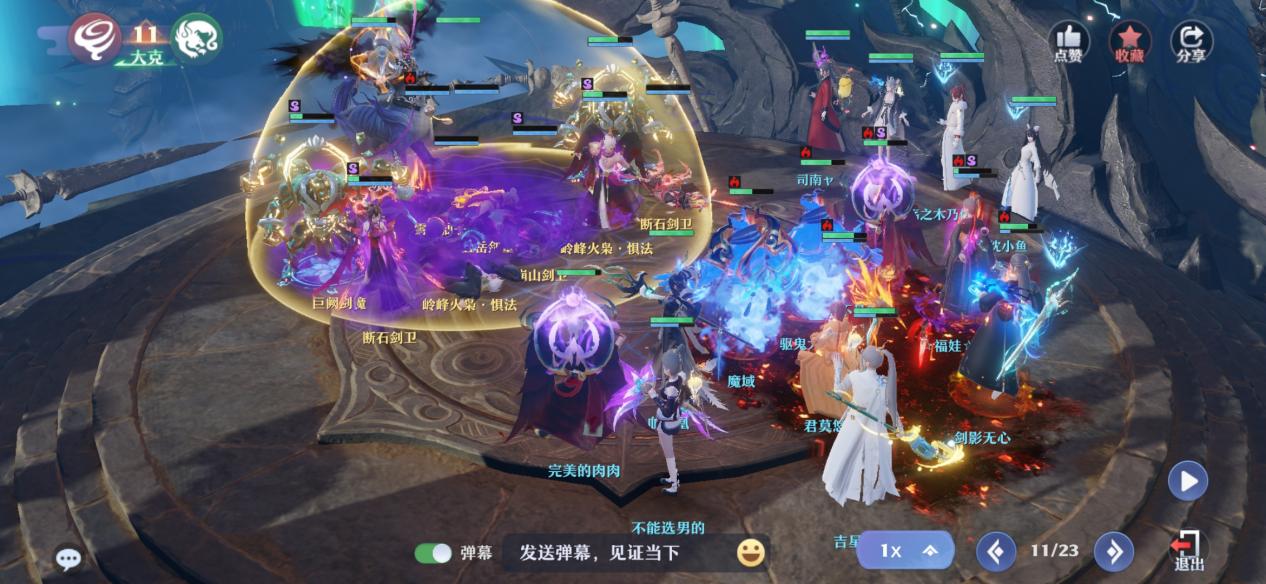
Task: Select the green dragon faction emblem
Action: 196,37
